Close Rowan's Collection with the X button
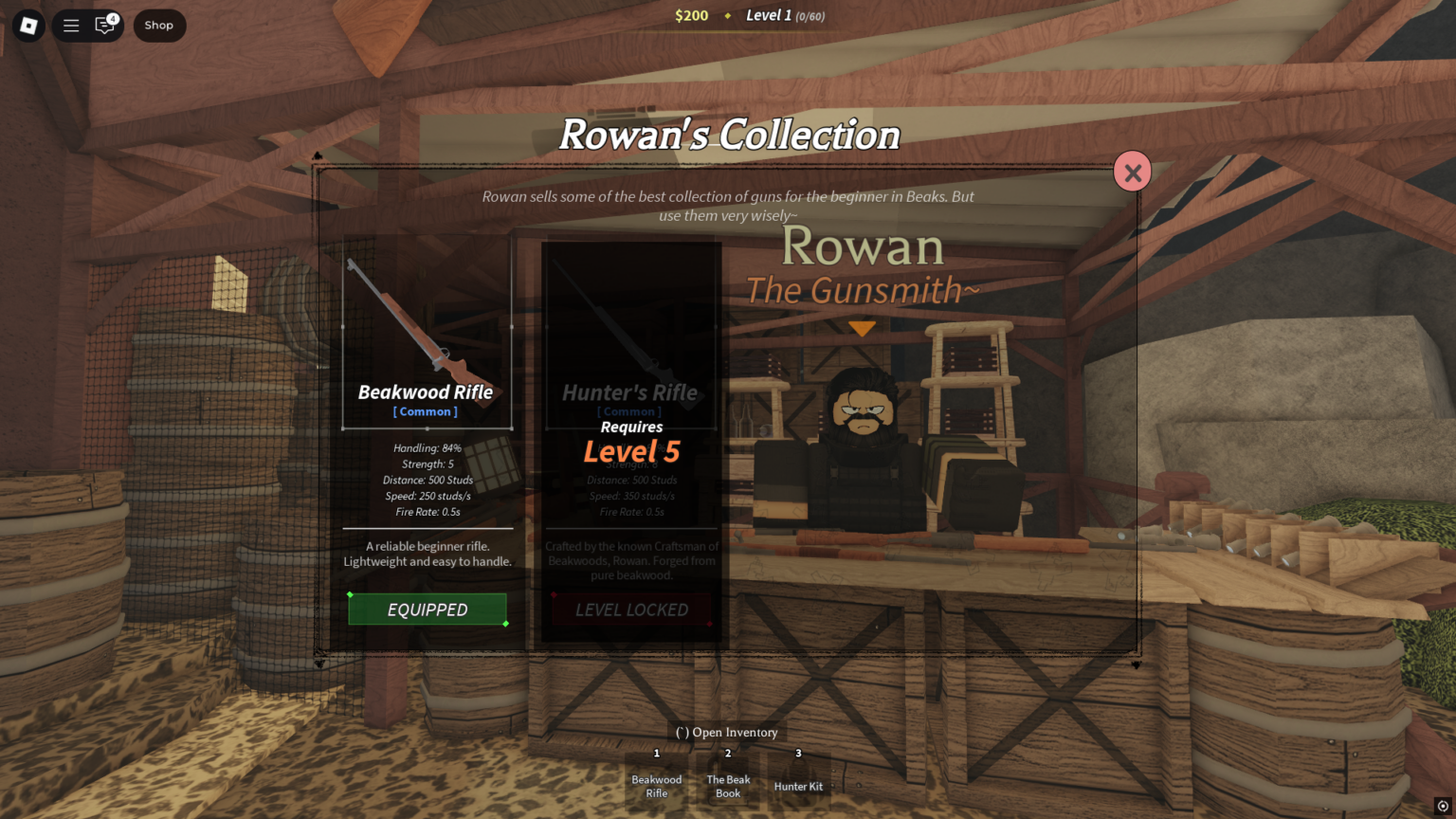1456x819 pixels. pos(1132,172)
